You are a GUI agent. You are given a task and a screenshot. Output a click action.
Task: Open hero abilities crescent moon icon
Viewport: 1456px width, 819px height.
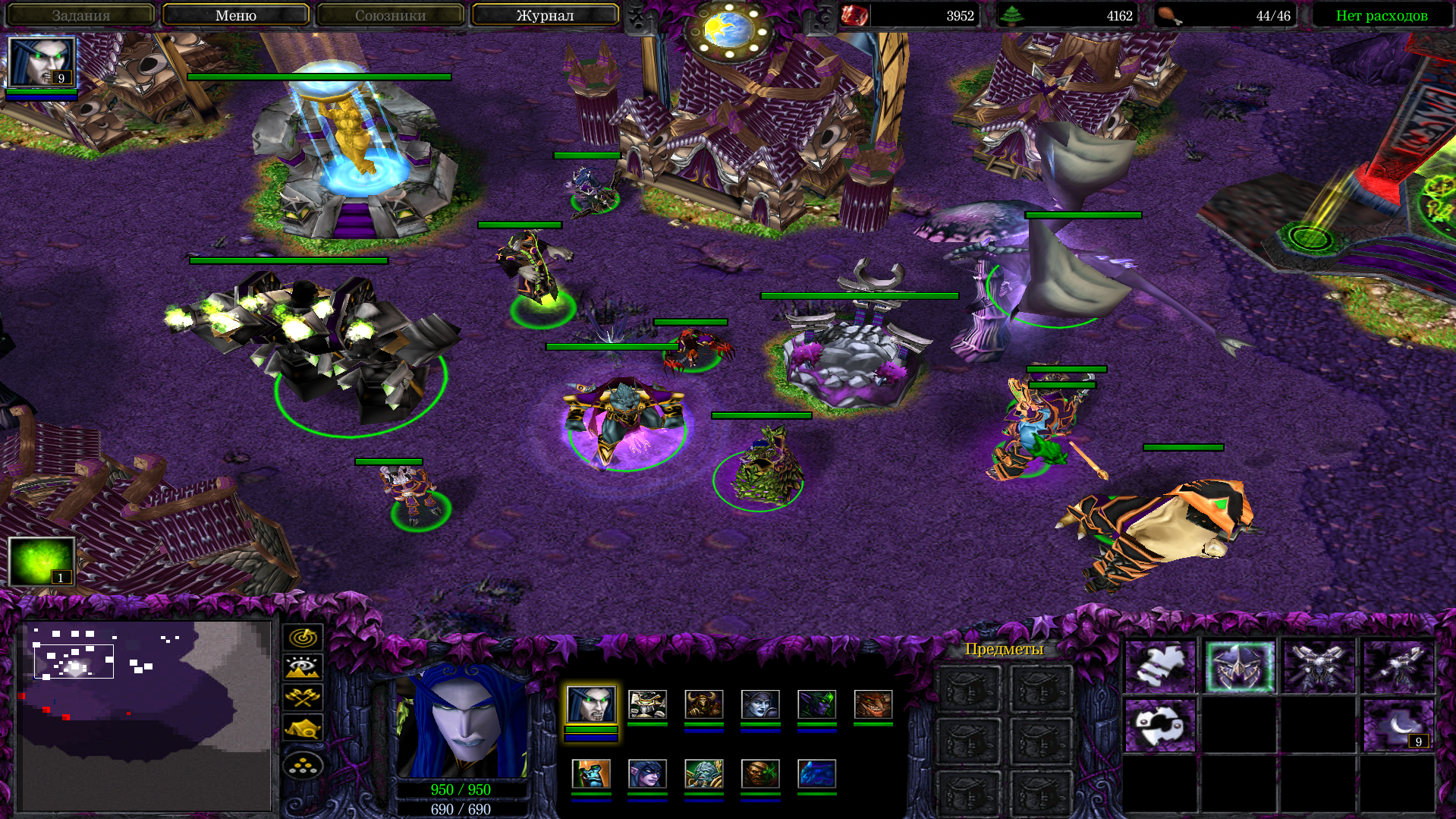pyautogui.click(x=1398, y=726)
